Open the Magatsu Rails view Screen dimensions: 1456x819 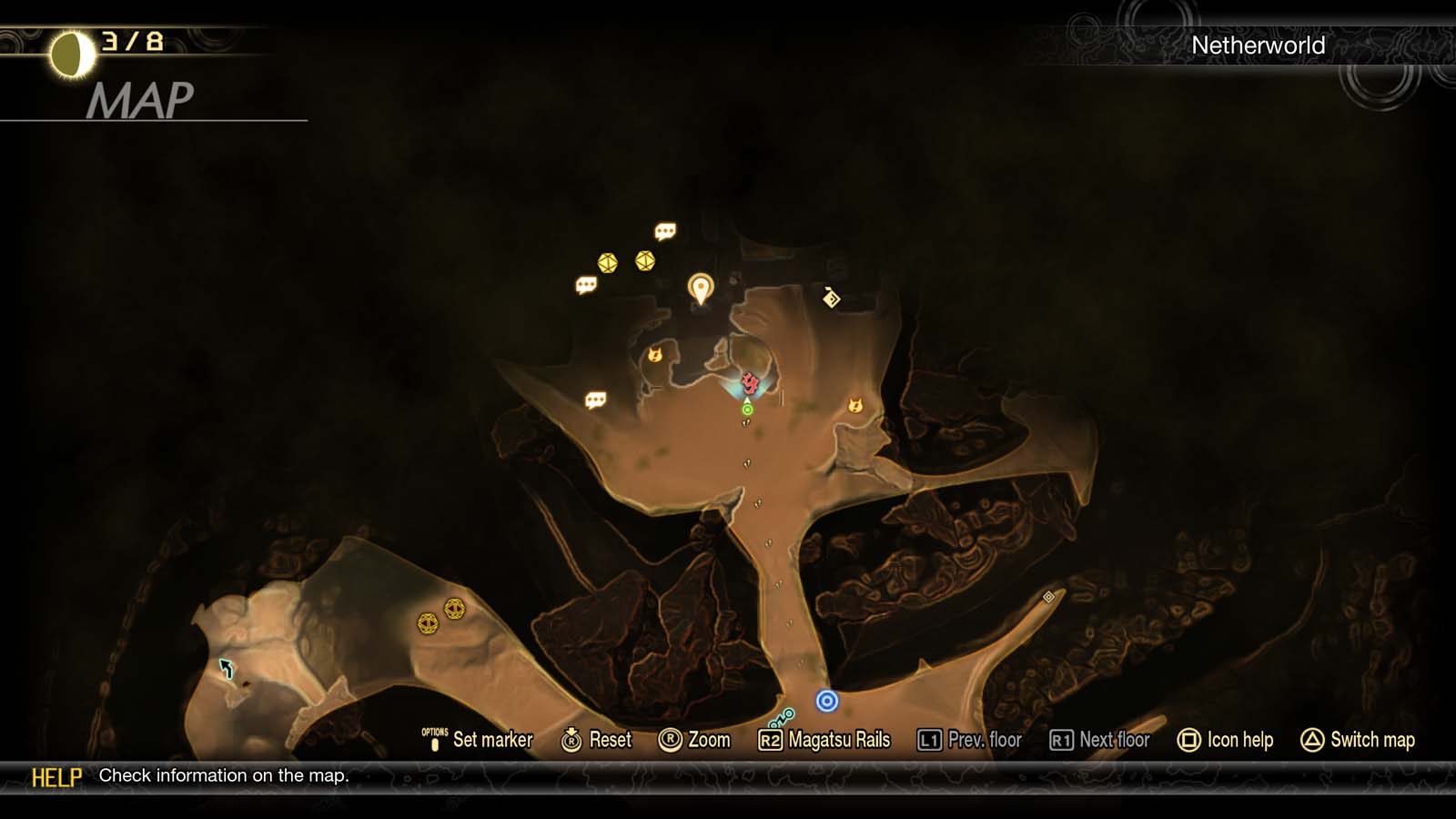point(825,740)
